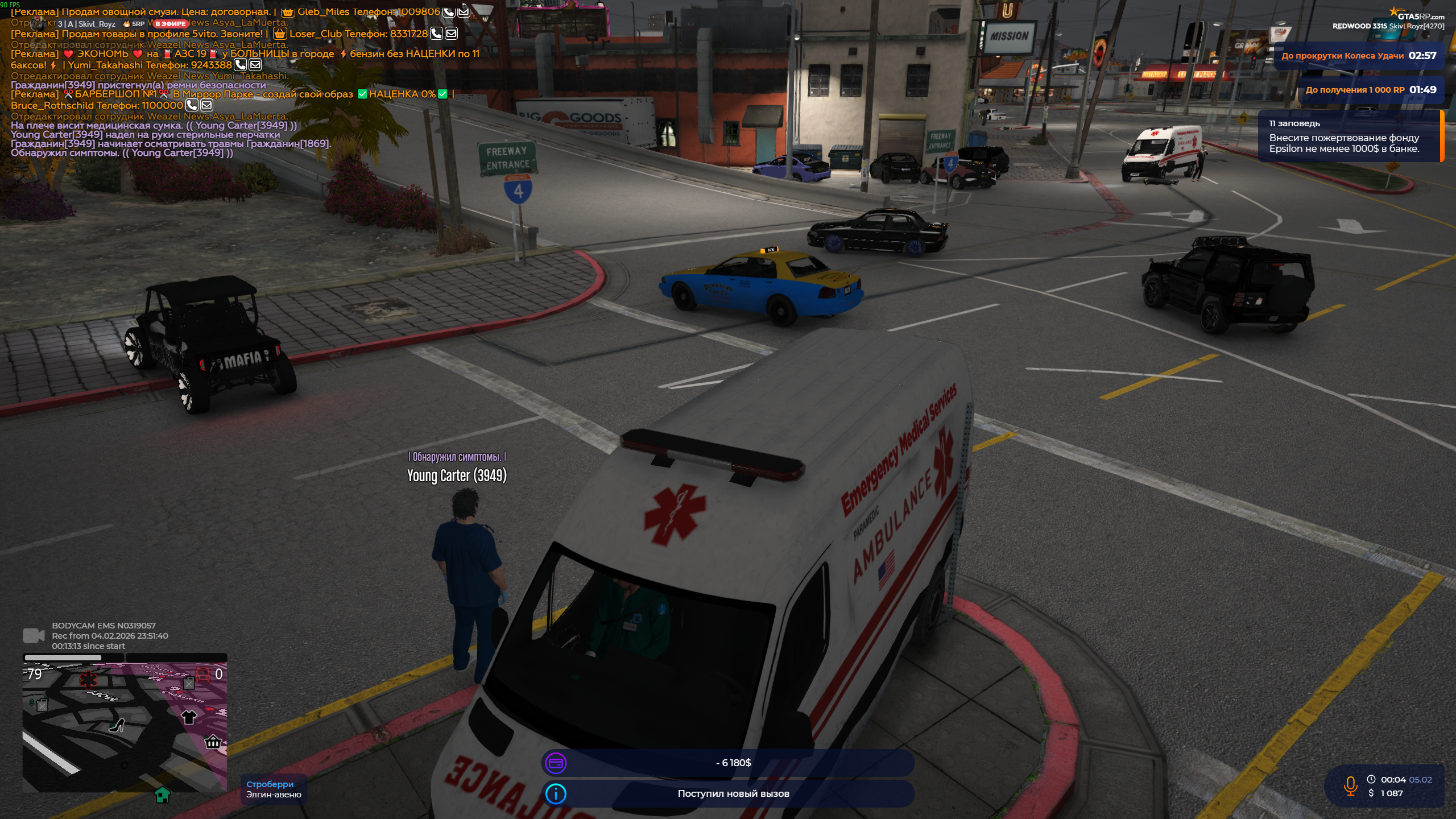This screenshot has height=819, width=1456.
Task: Call Gleb_Miles using the phone icon
Action: point(448,12)
